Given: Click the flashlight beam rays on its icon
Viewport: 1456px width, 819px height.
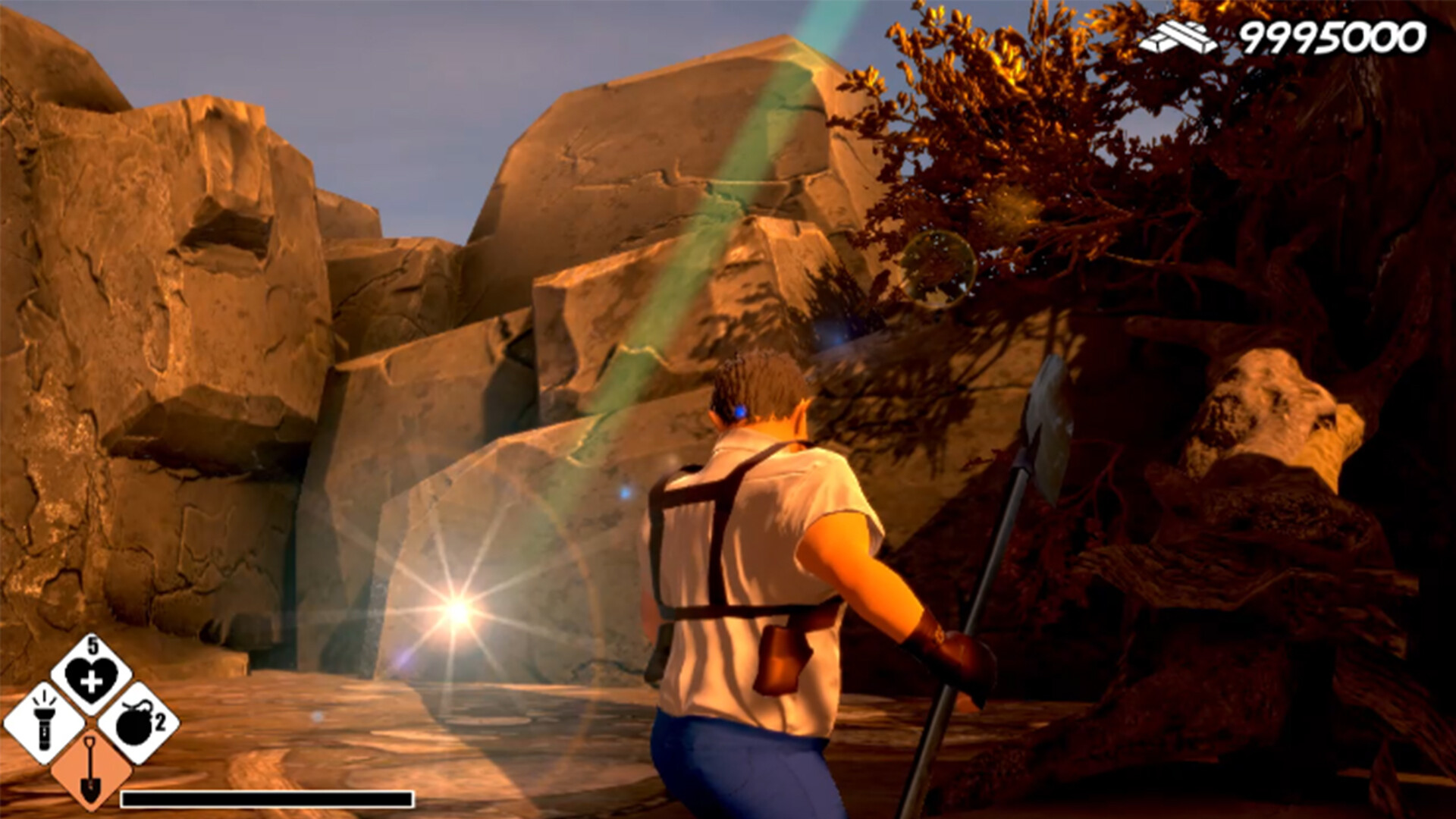Looking at the screenshot, I should 45,699.
